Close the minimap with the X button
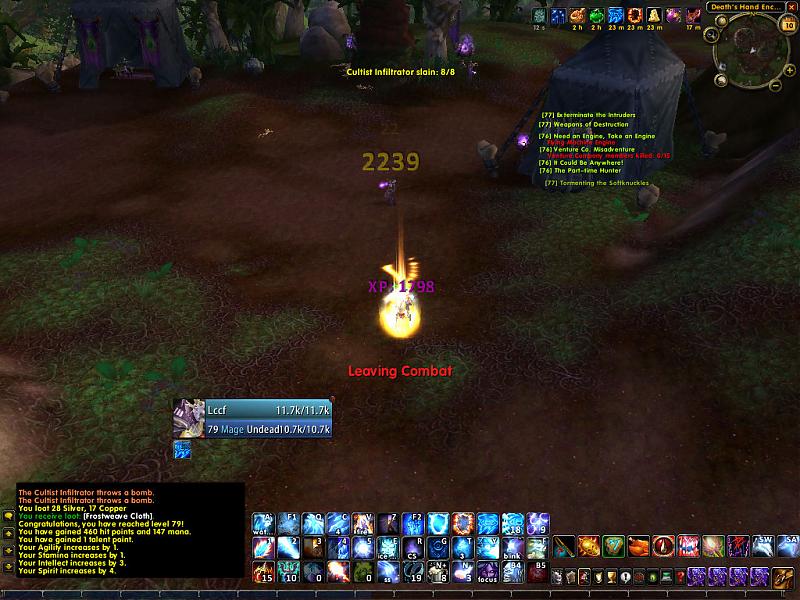The height and width of the screenshot is (600, 800). [790, 6]
